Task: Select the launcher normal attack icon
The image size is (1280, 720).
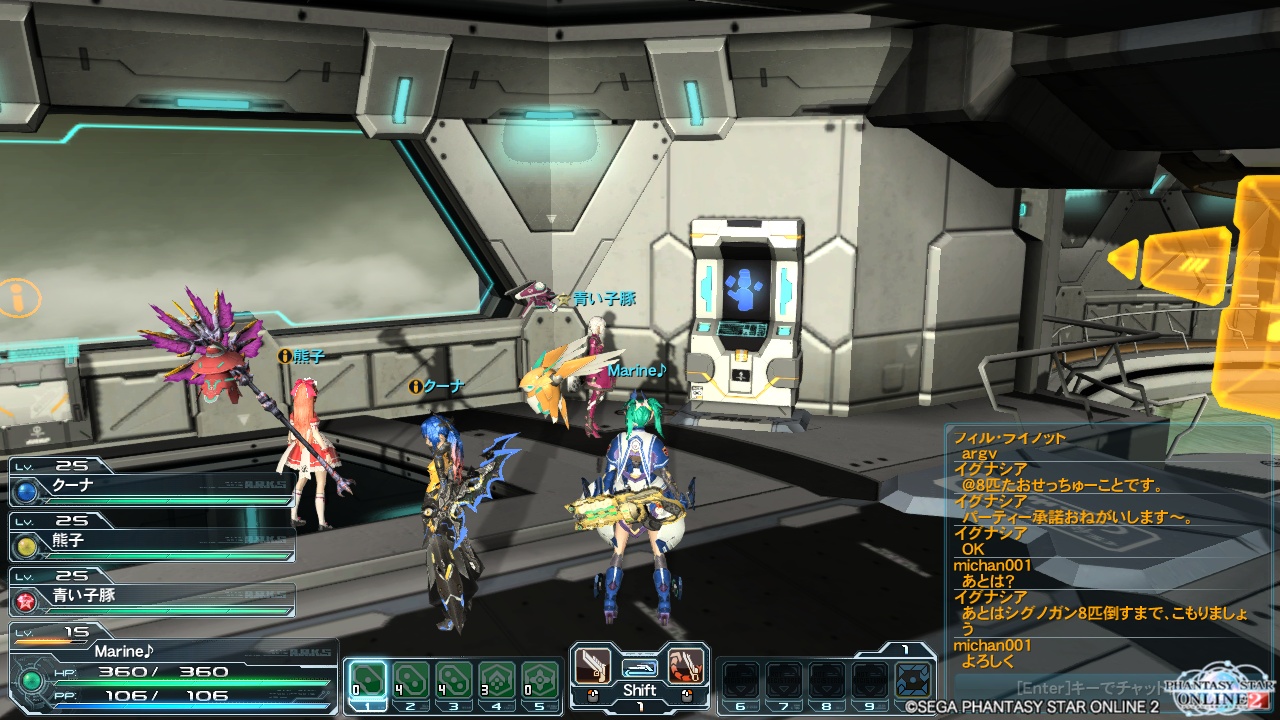Action: 593,666
